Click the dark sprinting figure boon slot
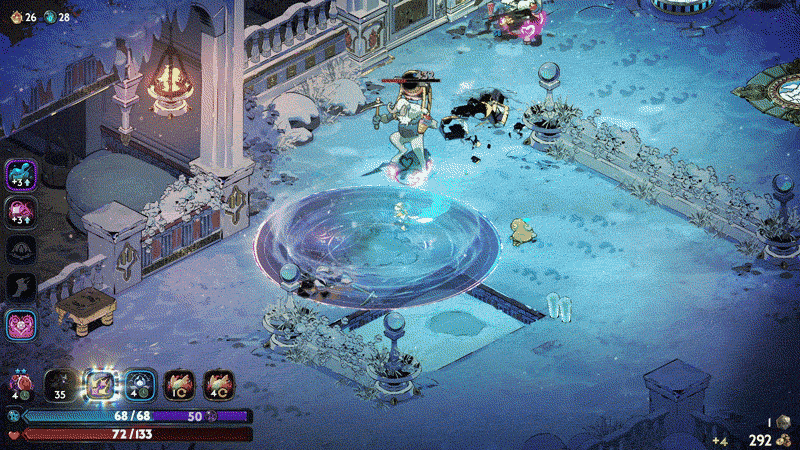This screenshot has width=800, height=450. (x=22, y=288)
